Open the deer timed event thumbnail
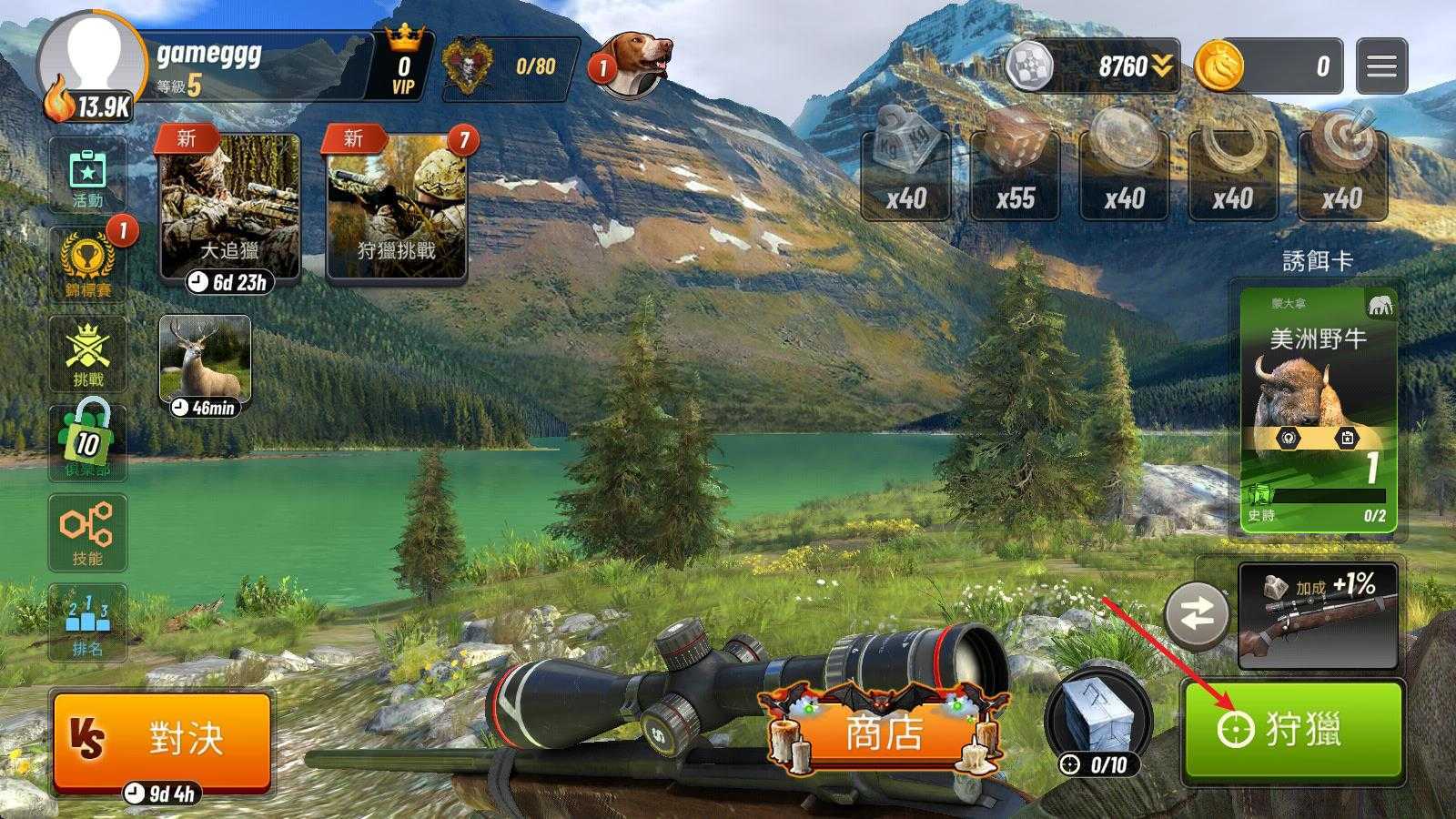This screenshot has width=1456, height=819. (x=205, y=359)
